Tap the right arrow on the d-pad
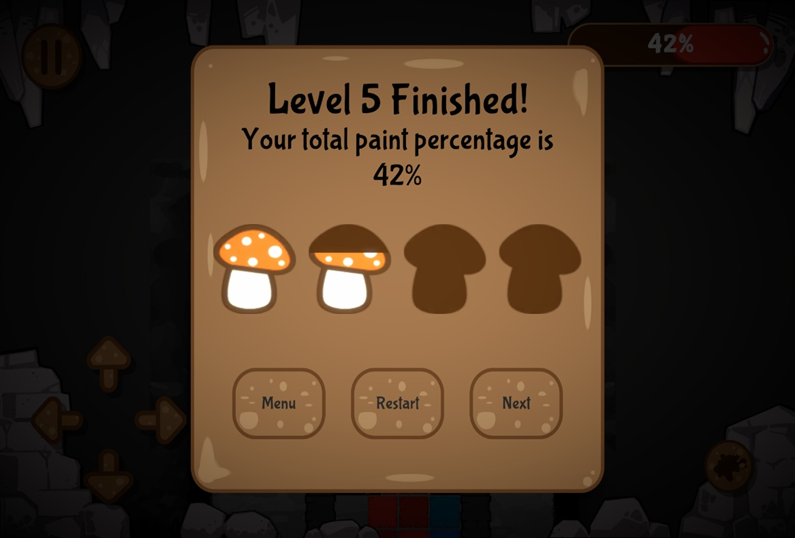 [160, 420]
